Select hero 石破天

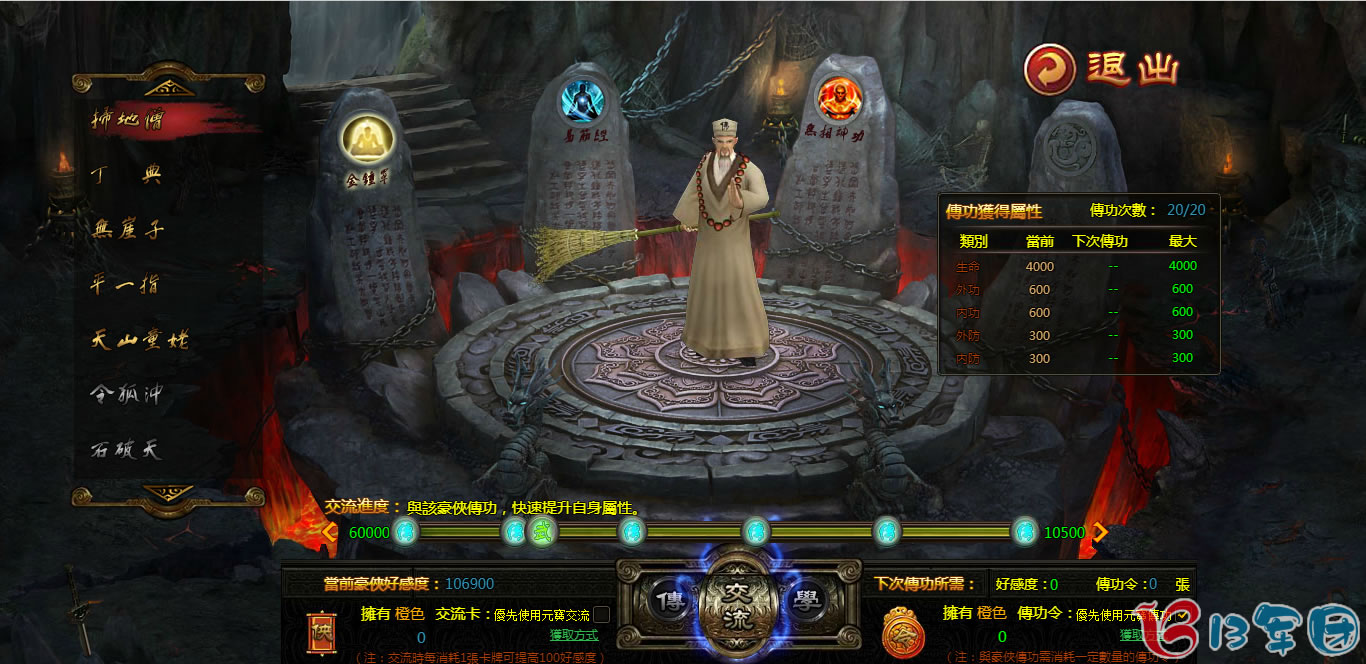[x=125, y=450]
